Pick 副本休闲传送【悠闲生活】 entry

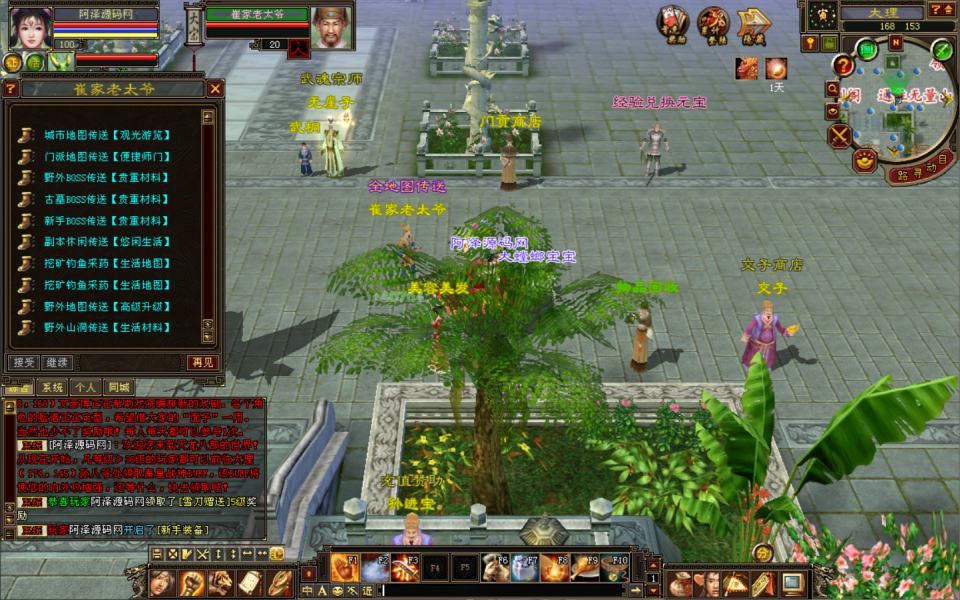tap(105, 241)
